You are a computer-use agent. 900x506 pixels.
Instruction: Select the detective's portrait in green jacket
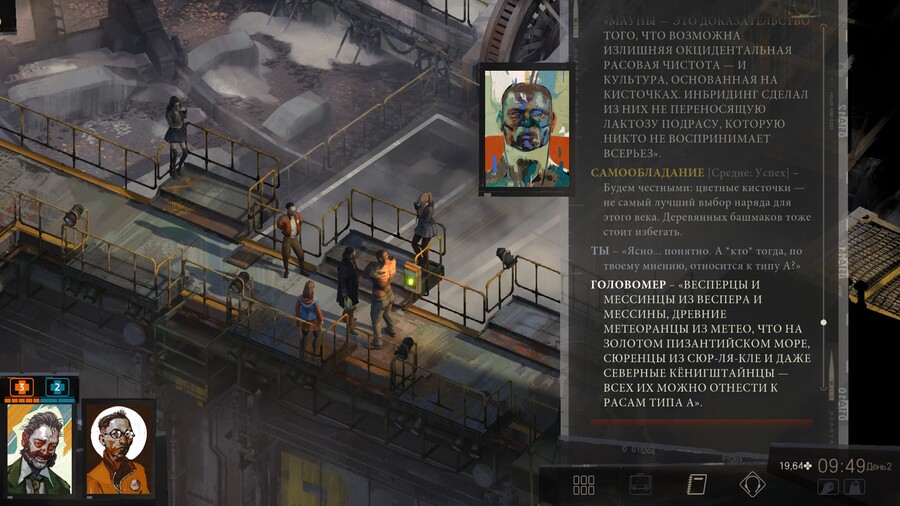tap(39, 447)
